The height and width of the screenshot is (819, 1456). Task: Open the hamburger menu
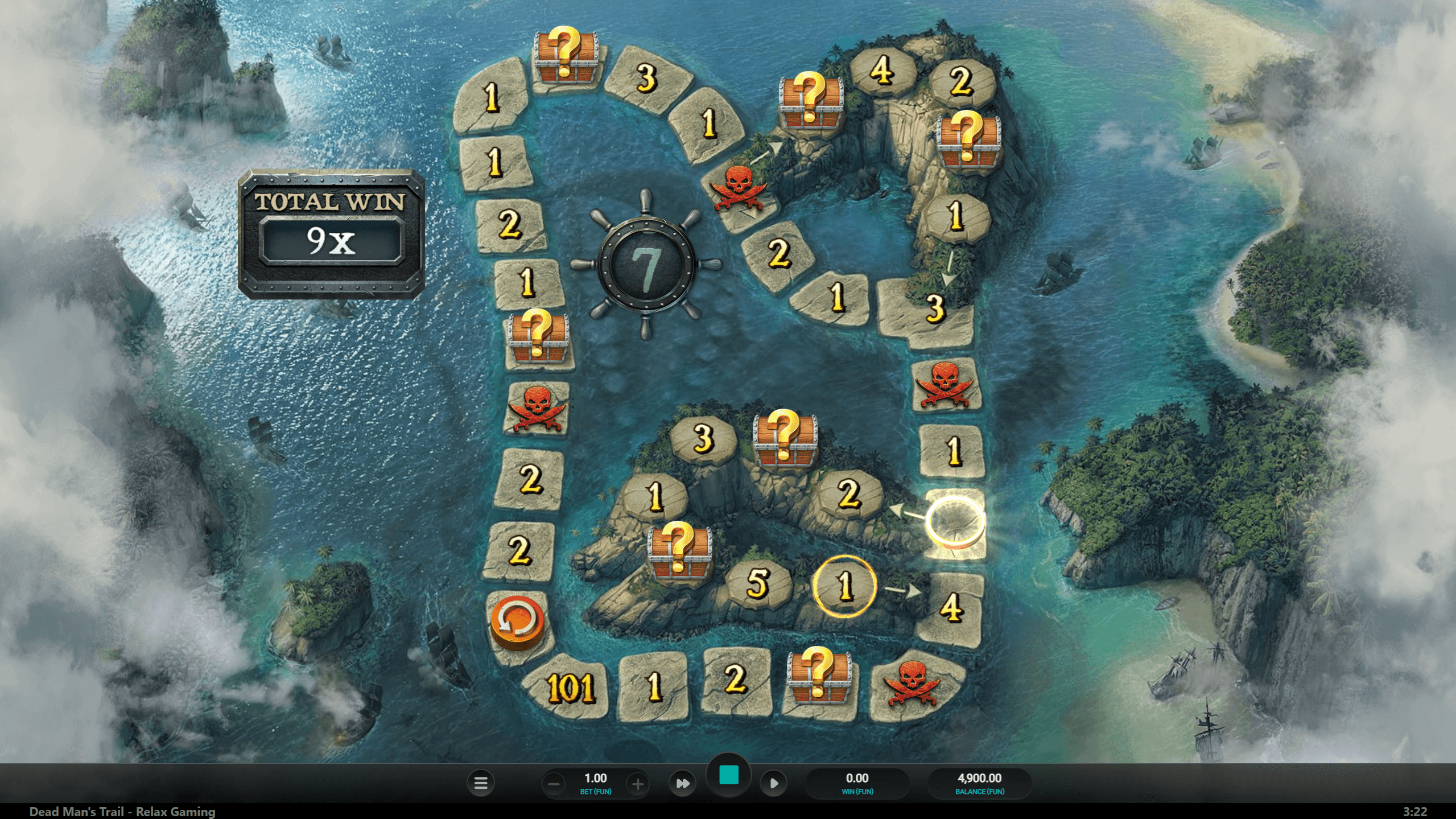pyautogui.click(x=481, y=784)
